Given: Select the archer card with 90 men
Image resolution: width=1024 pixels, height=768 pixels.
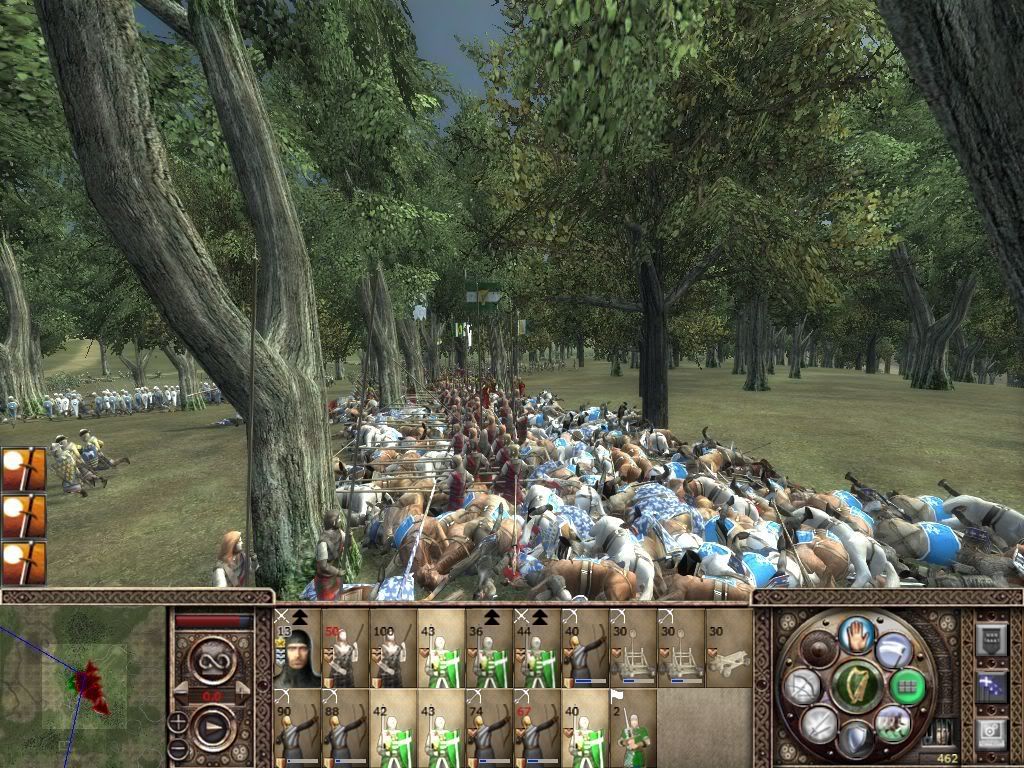Looking at the screenshot, I should point(297,726).
